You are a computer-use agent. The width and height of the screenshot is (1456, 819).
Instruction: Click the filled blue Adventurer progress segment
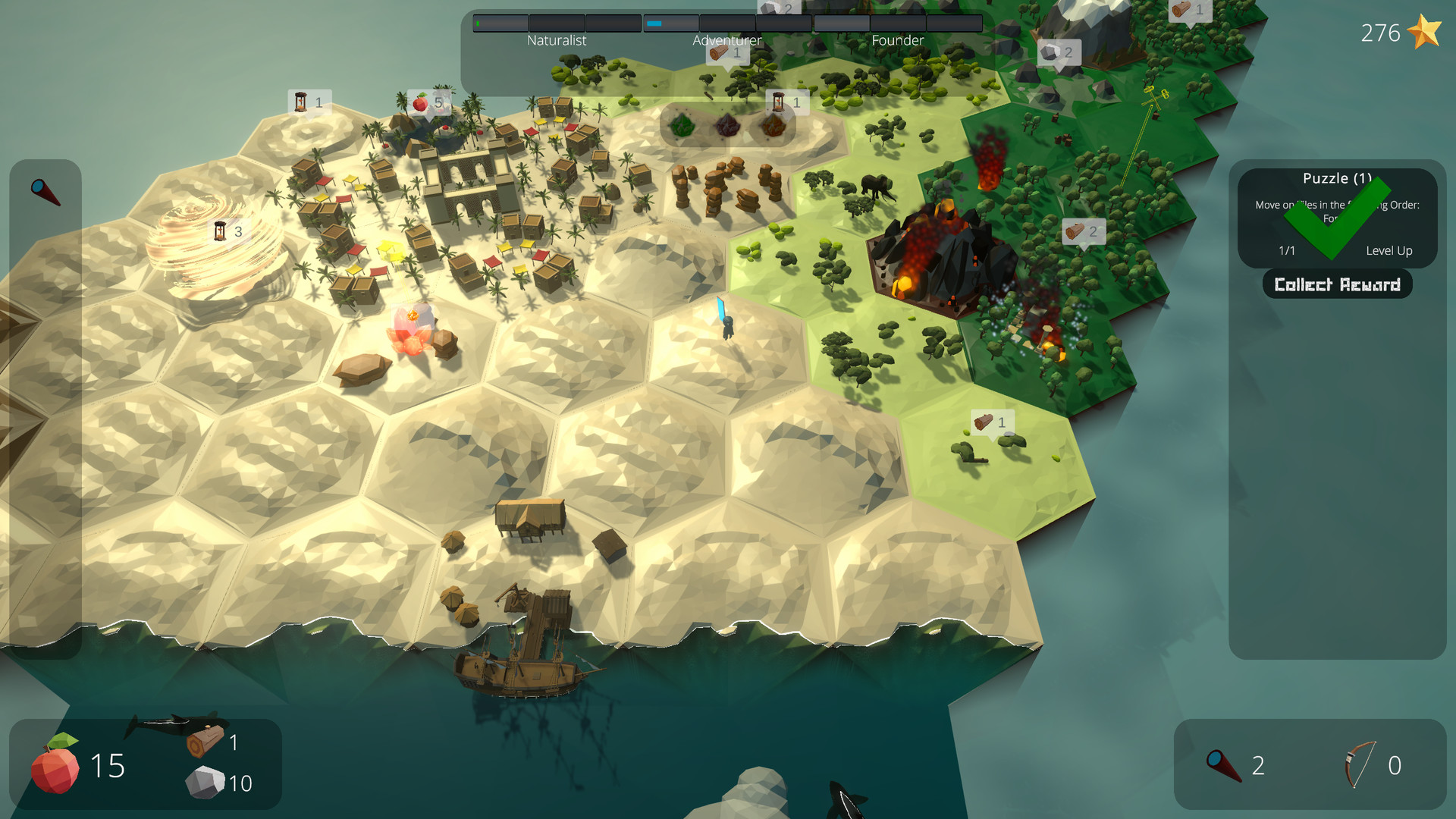click(653, 23)
